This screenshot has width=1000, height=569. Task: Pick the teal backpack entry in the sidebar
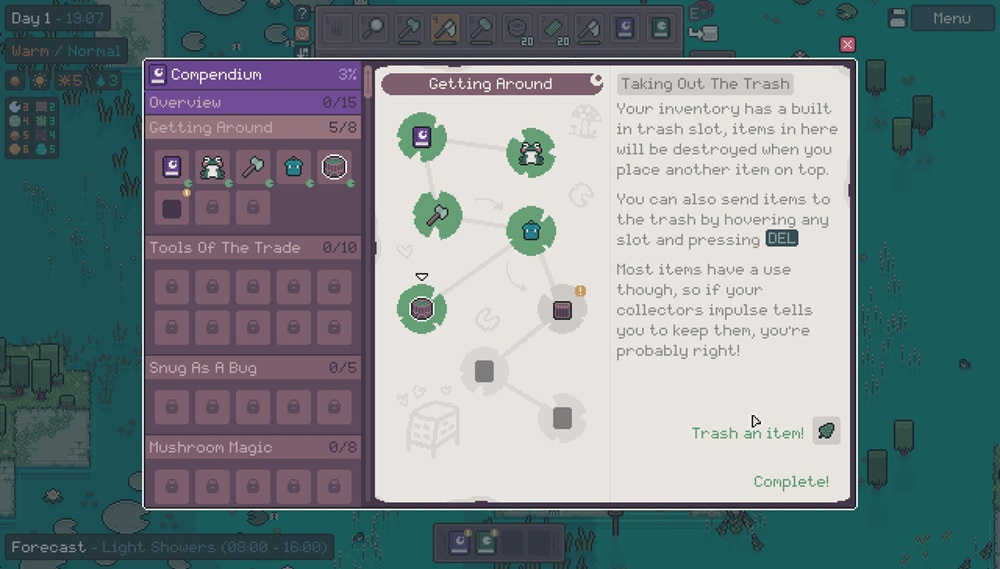pyautogui.click(x=293, y=166)
